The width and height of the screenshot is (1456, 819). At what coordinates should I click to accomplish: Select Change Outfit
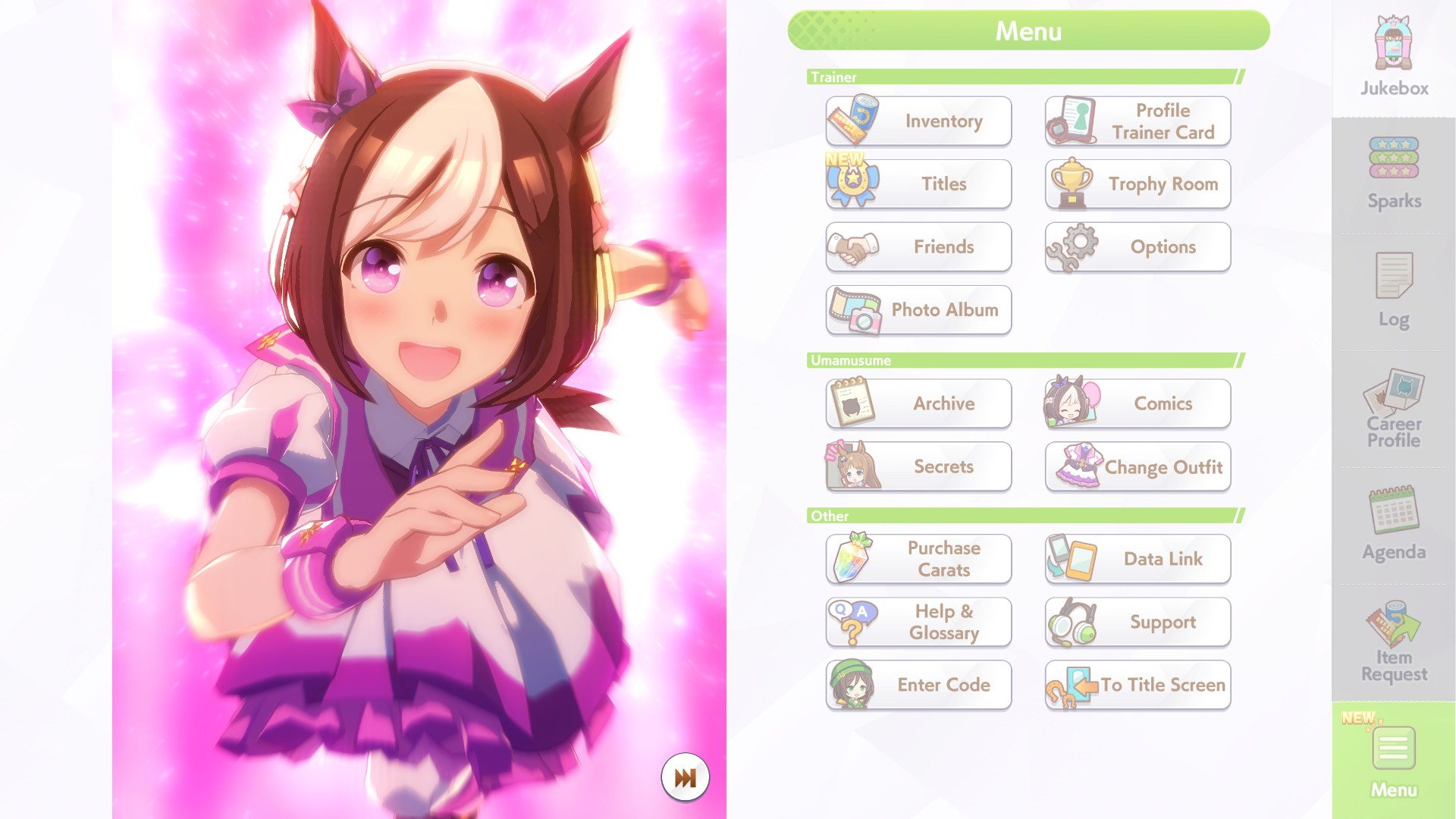point(1137,466)
